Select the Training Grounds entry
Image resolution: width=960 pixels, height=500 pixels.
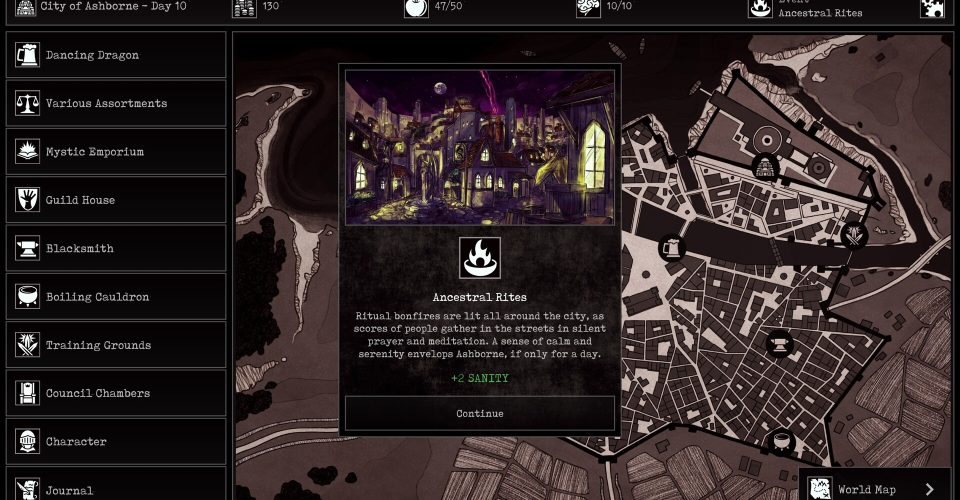[116, 345]
